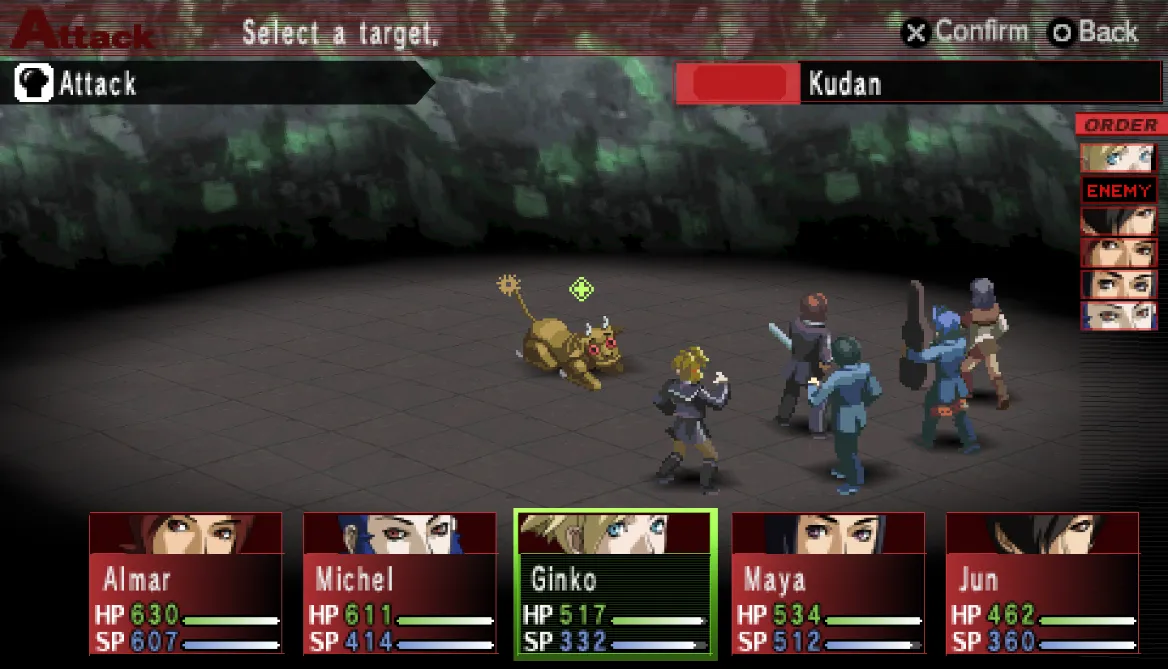1168x669 pixels.
Task: Click Ginko's highlighted party panel
Action: 614,584
